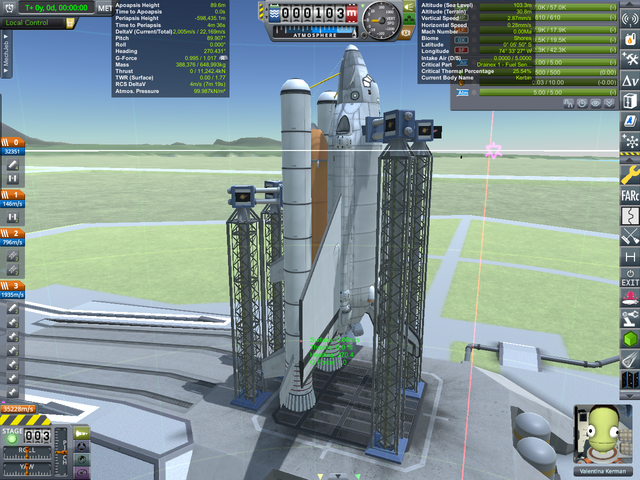The width and height of the screenshot is (640, 480).
Task: Click the alarm clock icon beside mission time
Action: tap(11, 8)
